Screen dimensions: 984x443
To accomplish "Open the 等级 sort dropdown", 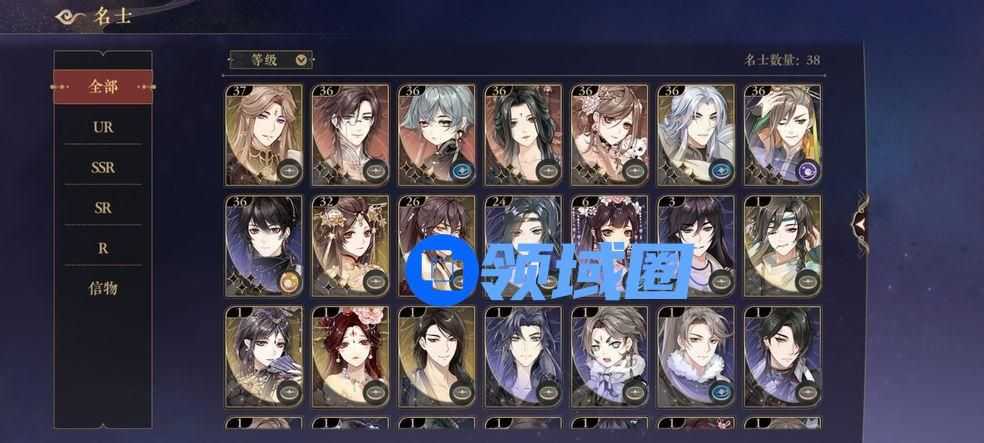I will tap(271, 60).
